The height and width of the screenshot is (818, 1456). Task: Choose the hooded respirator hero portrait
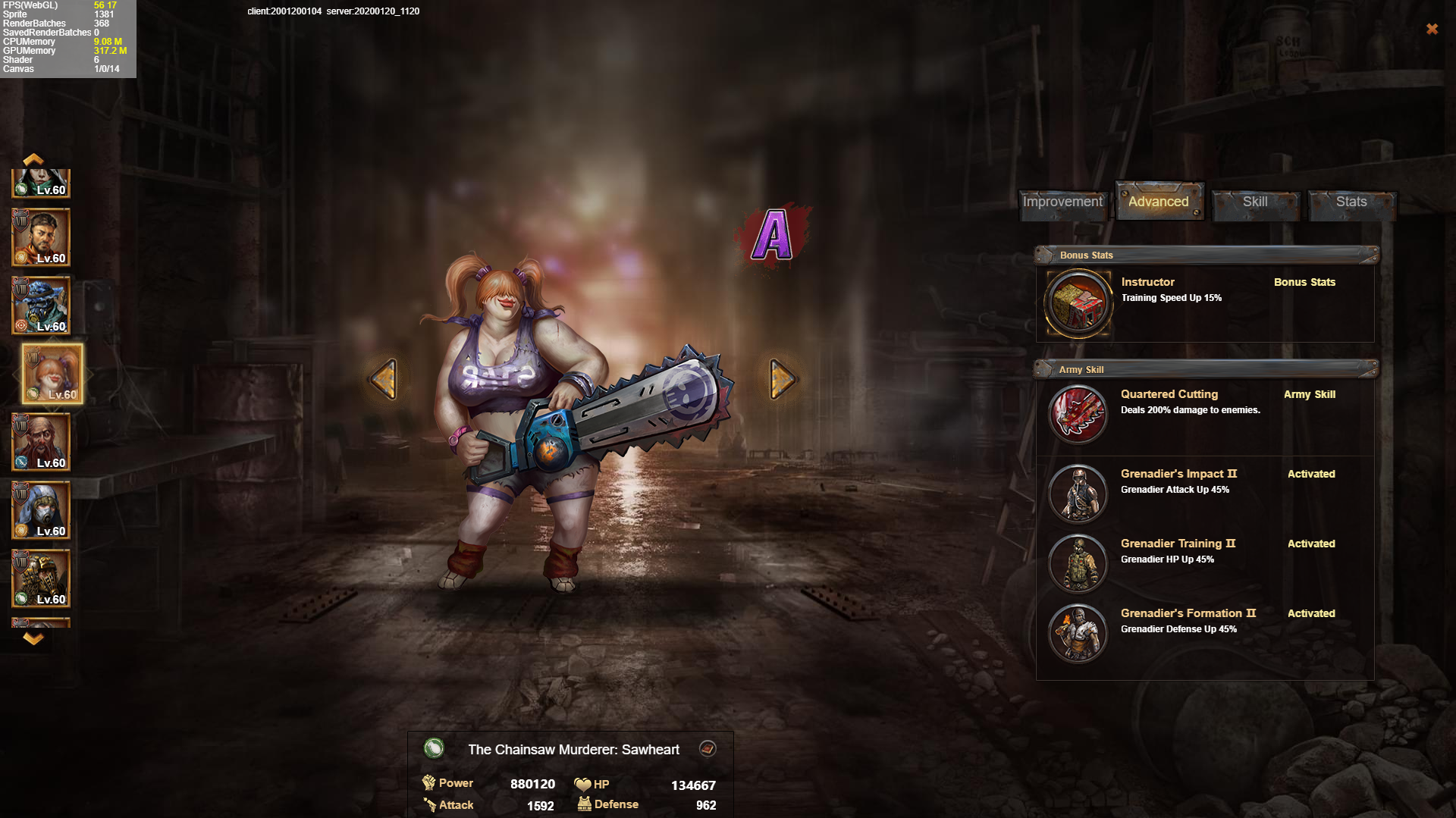41,510
